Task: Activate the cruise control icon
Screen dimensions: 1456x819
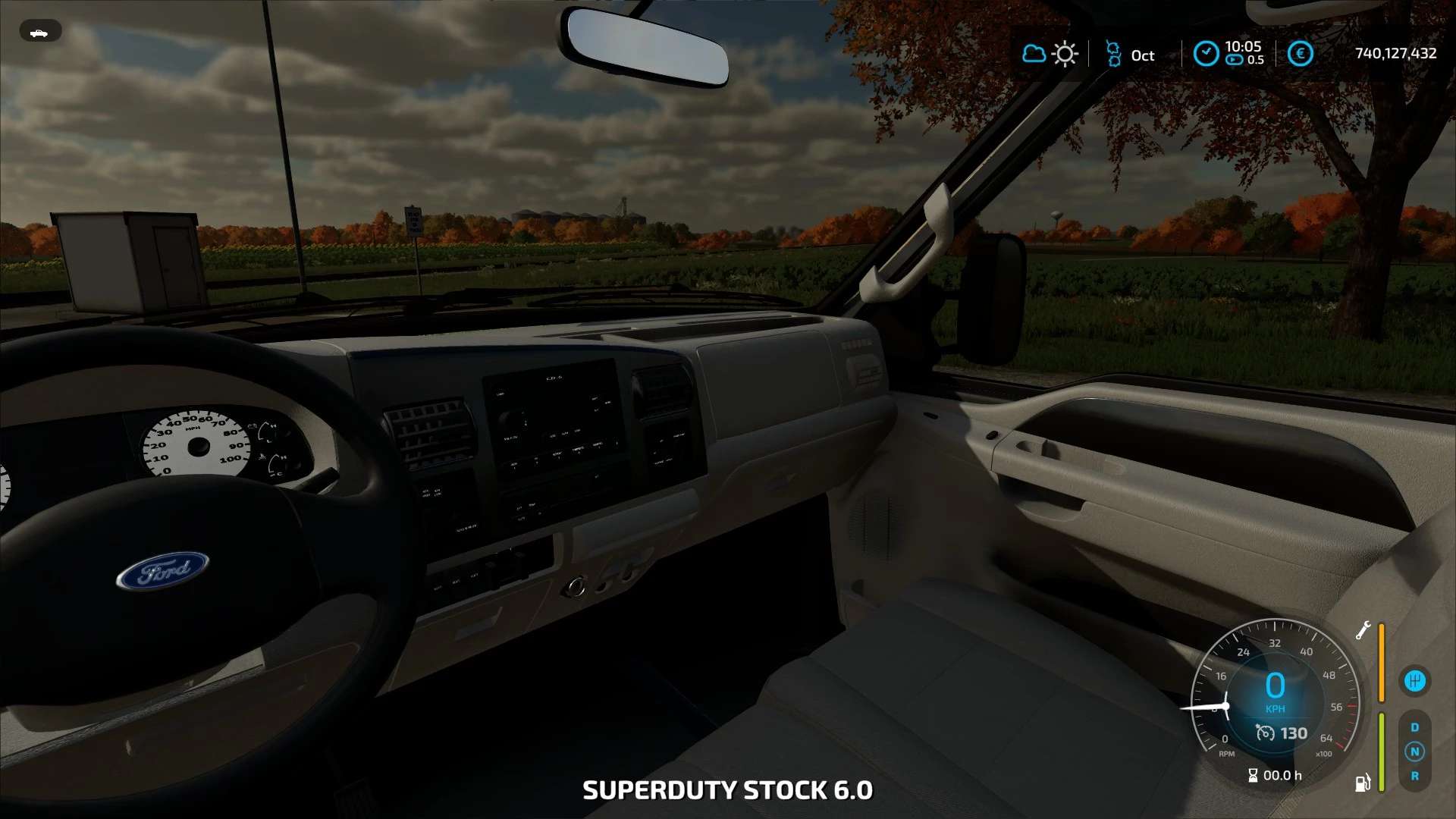Action: [x=1265, y=733]
